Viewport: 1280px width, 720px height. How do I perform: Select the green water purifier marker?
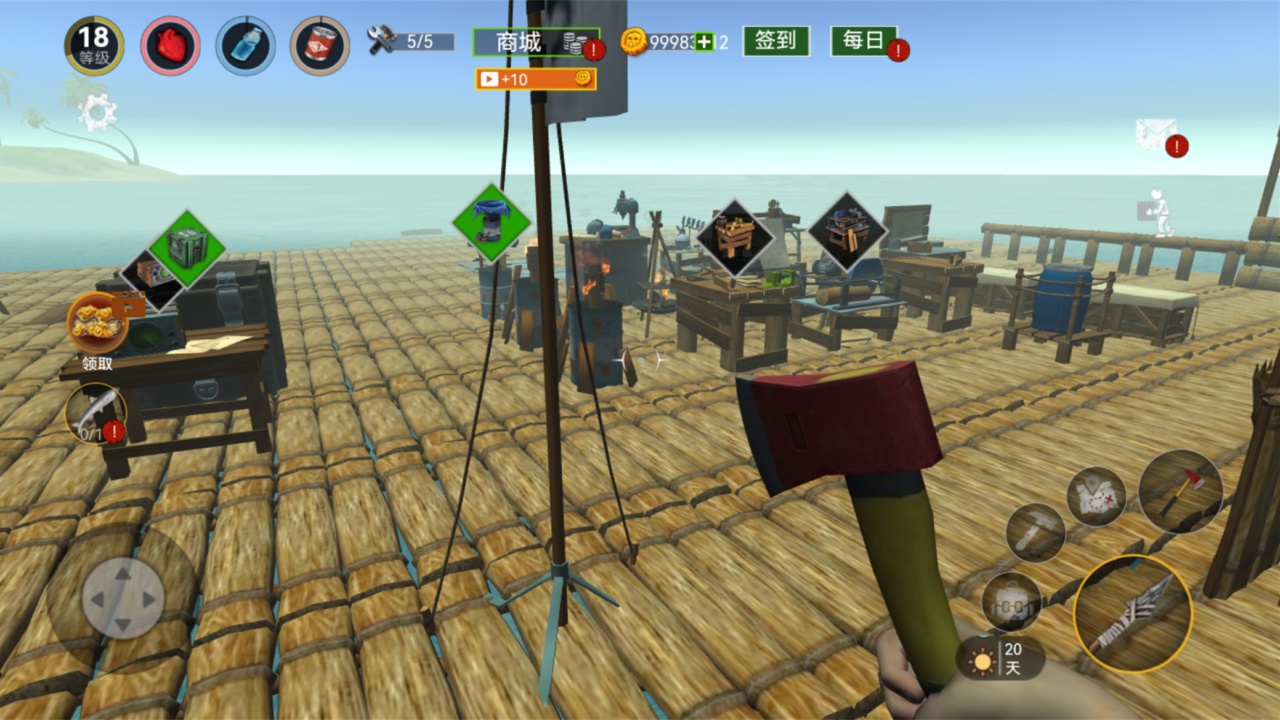[x=490, y=222]
